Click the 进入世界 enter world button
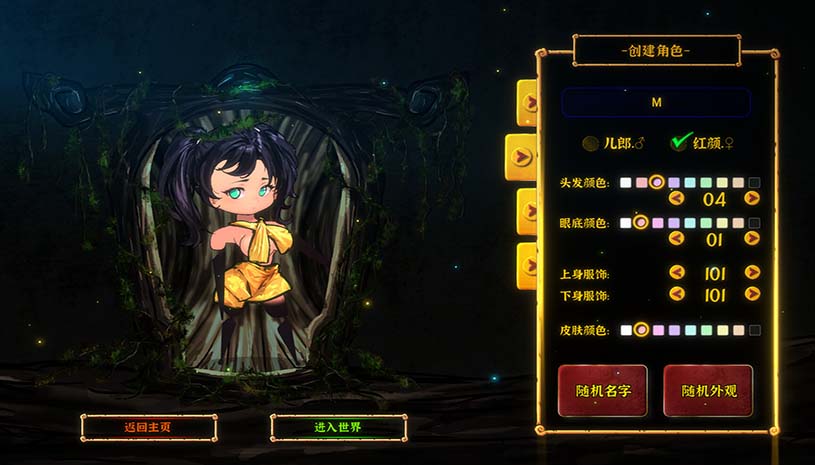Screen dimensions: 815x465 coord(338,427)
